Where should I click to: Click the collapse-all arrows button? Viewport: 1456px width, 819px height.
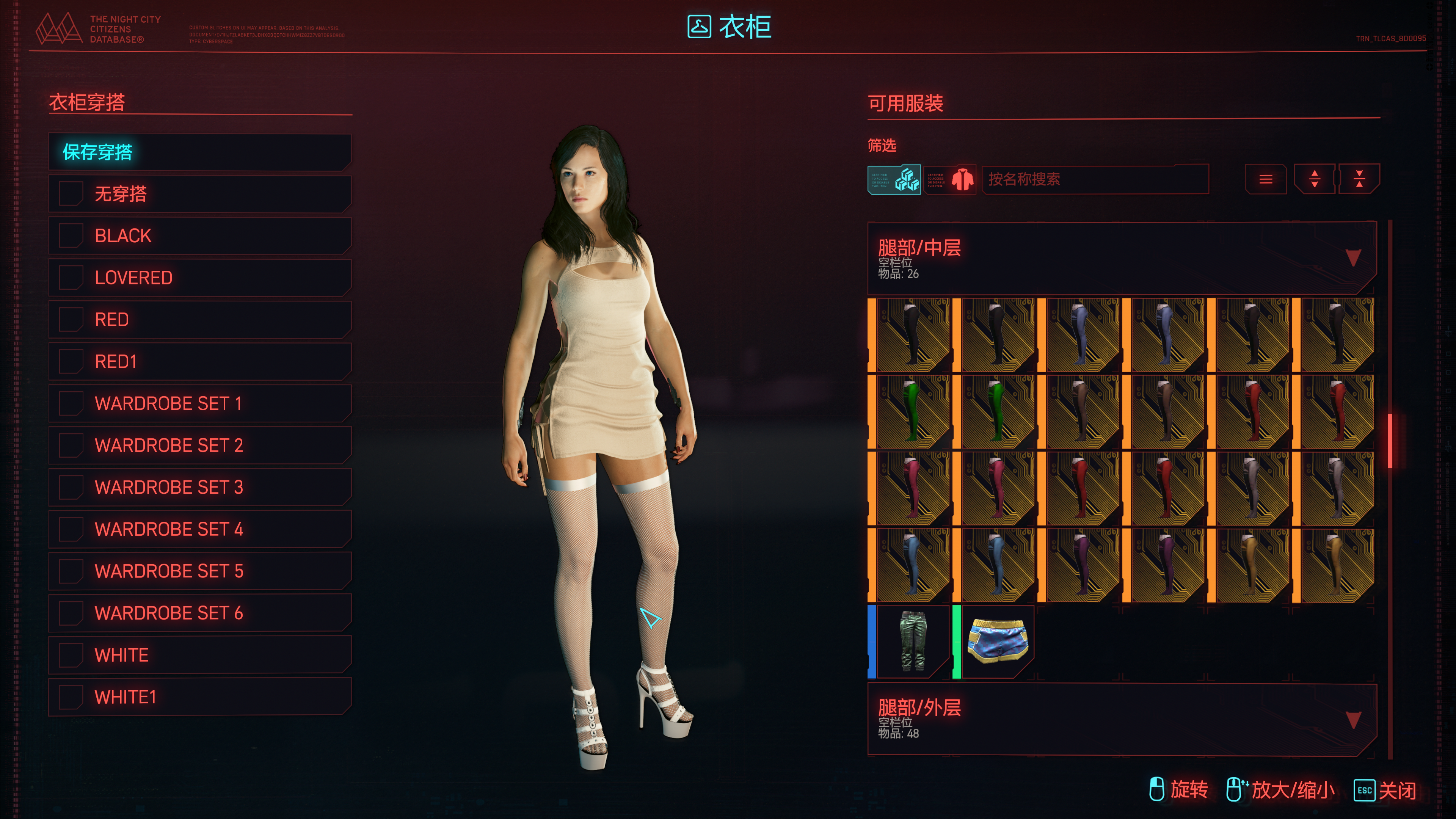tap(1359, 180)
